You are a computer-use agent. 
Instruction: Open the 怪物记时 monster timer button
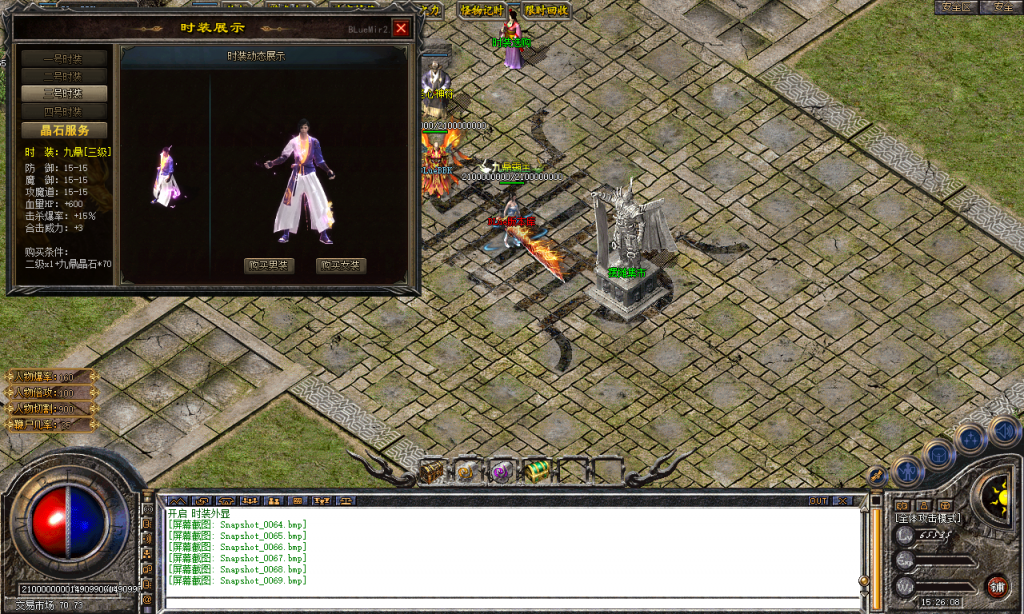[483, 10]
